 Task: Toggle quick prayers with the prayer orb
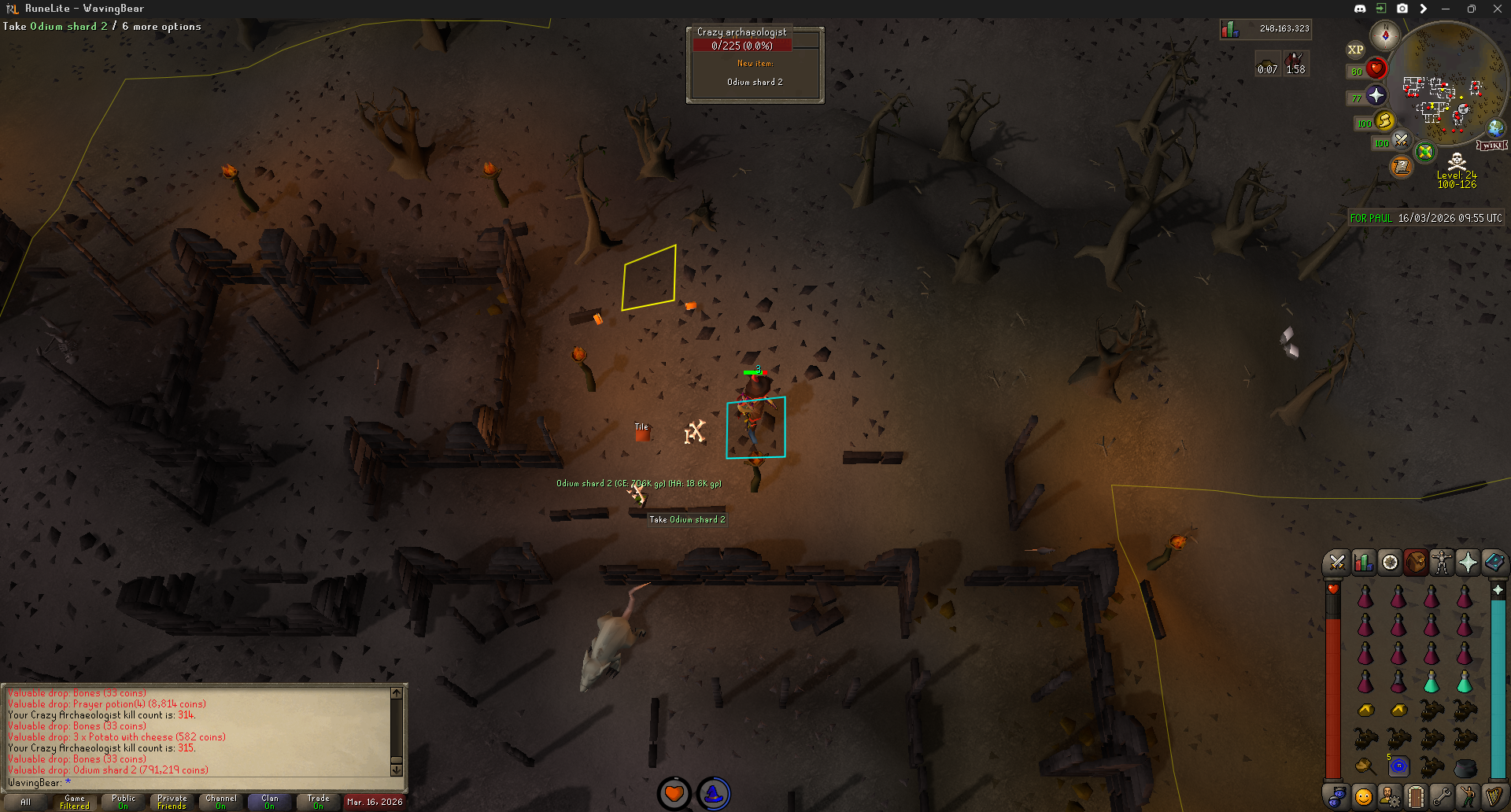[1376, 96]
